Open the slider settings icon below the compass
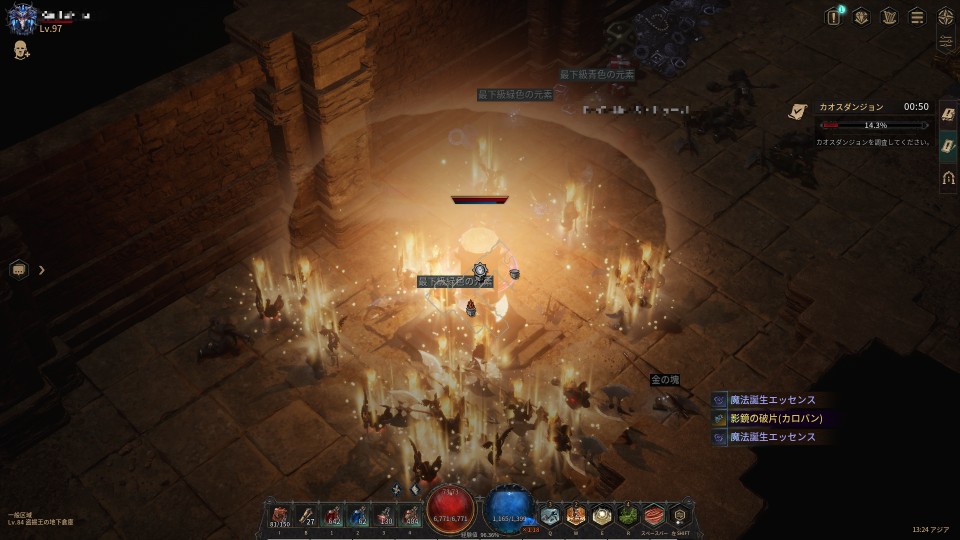 point(945,42)
